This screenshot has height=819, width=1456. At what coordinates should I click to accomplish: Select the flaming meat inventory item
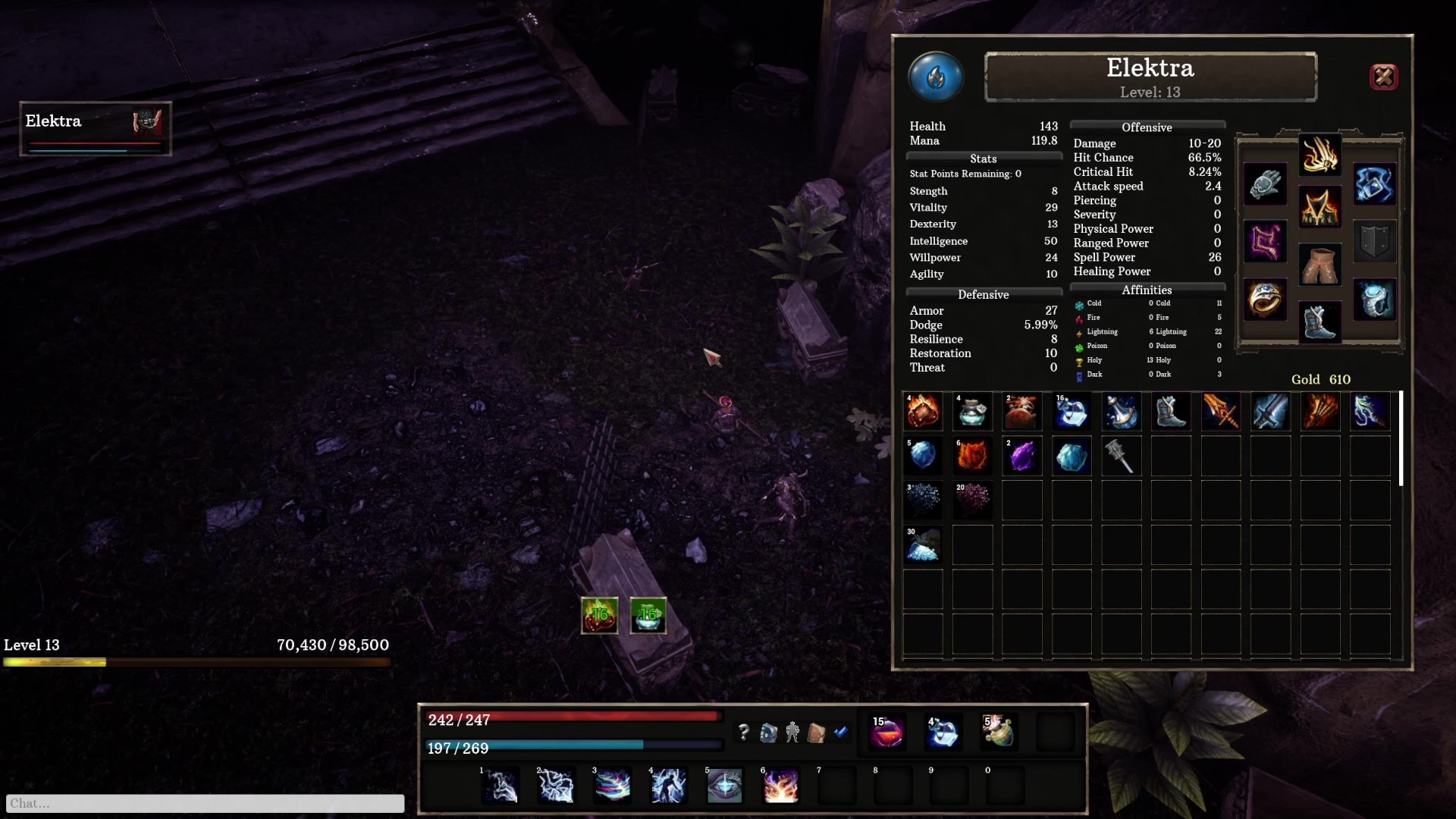pyautogui.click(x=923, y=412)
